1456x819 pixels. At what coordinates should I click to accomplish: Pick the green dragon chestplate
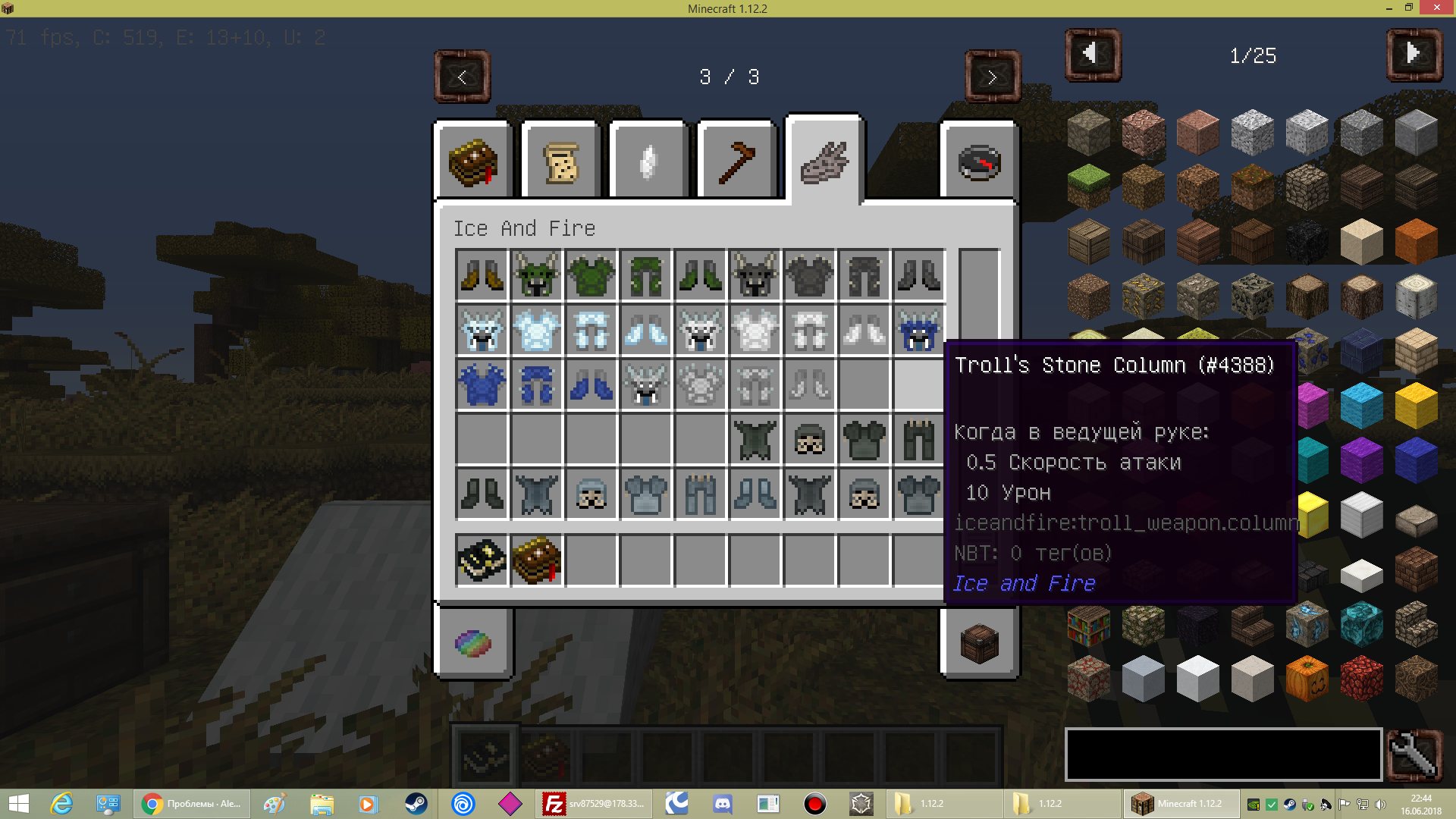tap(591, 275)
